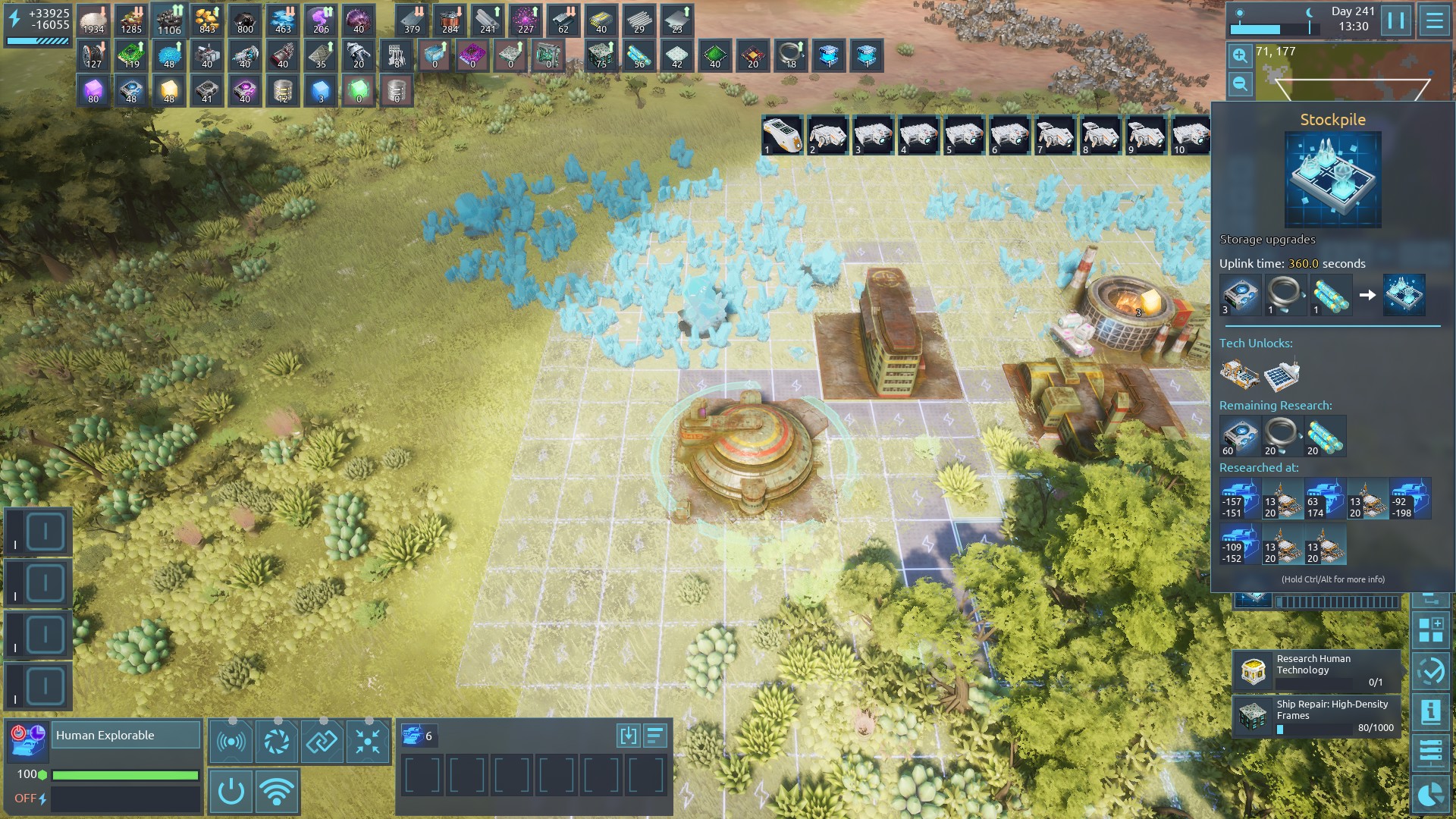1456x819 pixels.
Task: Zoom out on the minimap
Action: (1240, 83)
